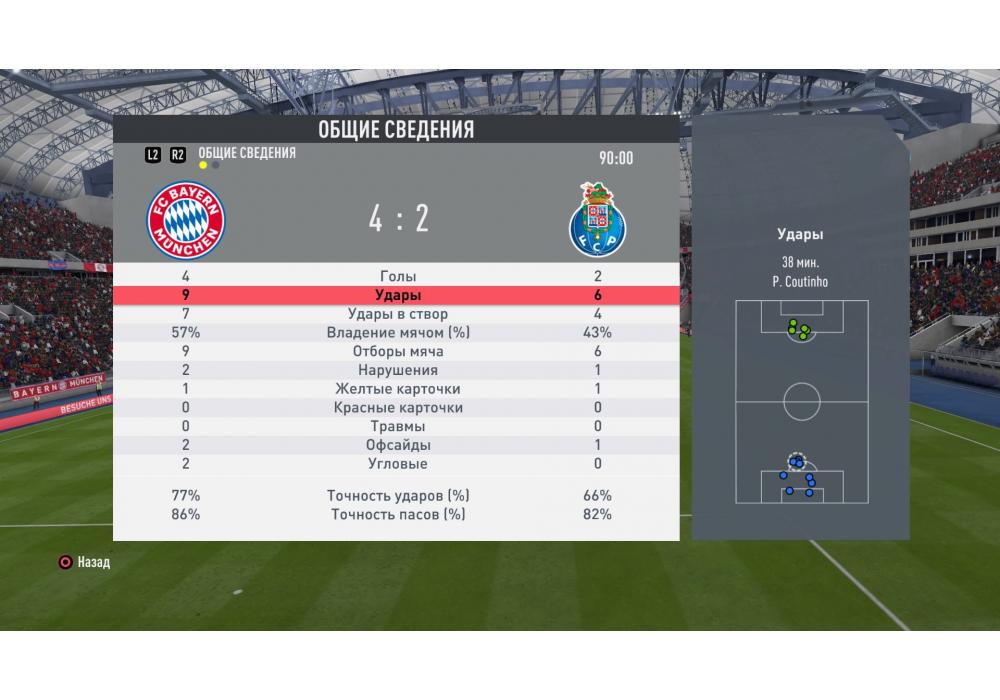Click the Общие сведения tab label
Viewport: 1000px width, 700px height.
point(247,153)
